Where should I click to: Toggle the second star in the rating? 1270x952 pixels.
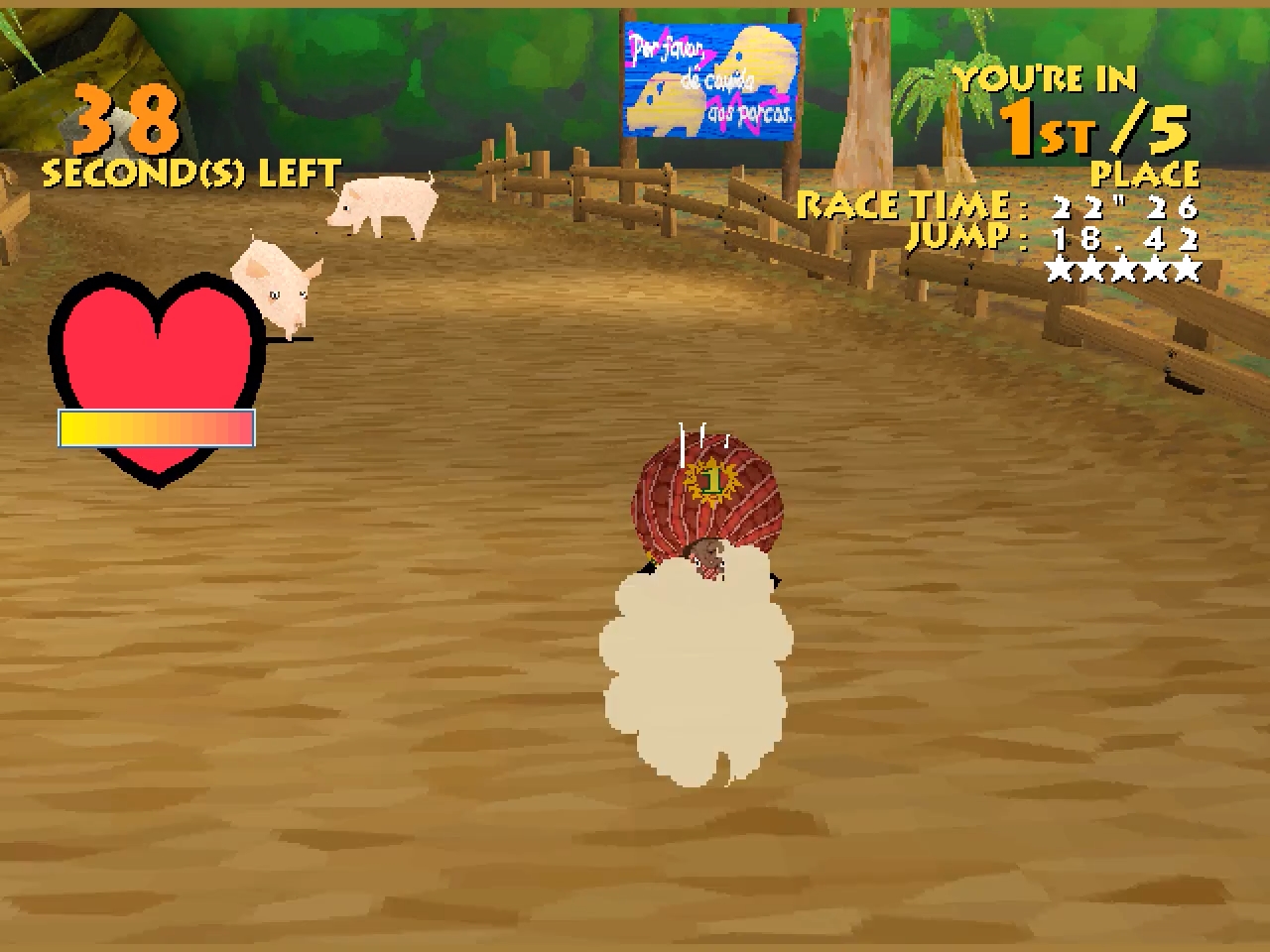[1092, 266]
